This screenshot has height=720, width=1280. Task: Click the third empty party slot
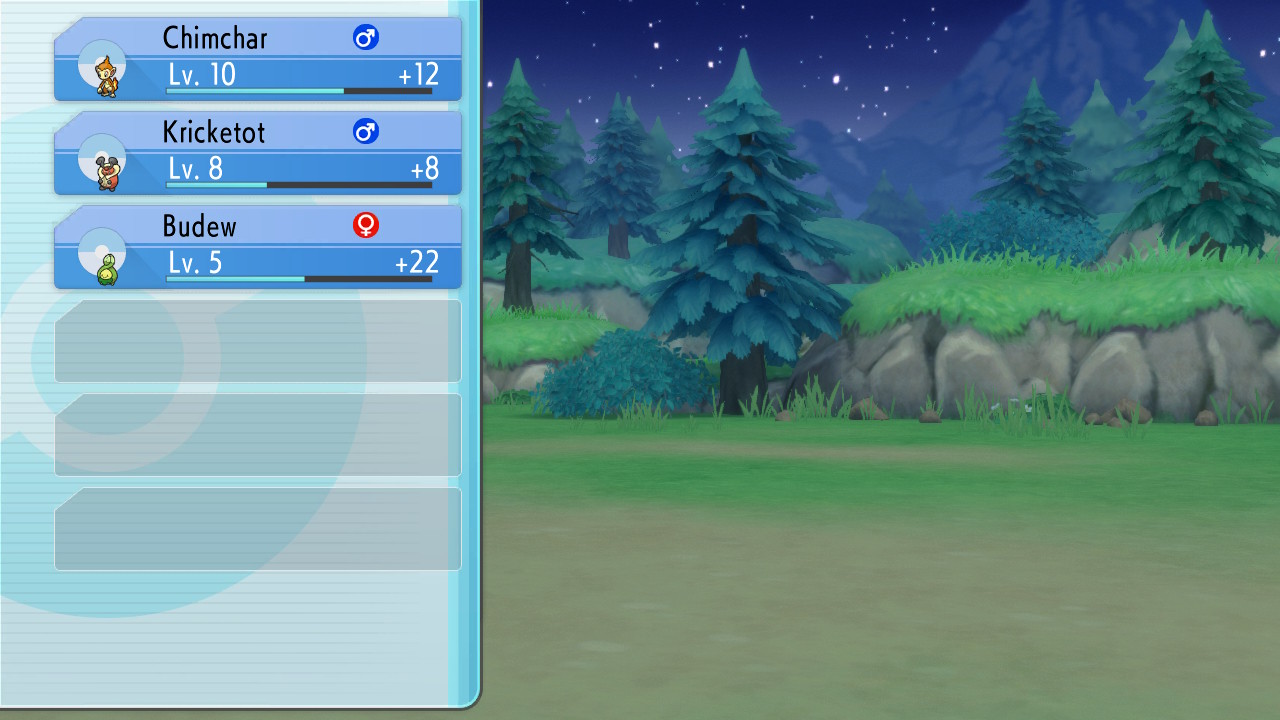(258, 527)
